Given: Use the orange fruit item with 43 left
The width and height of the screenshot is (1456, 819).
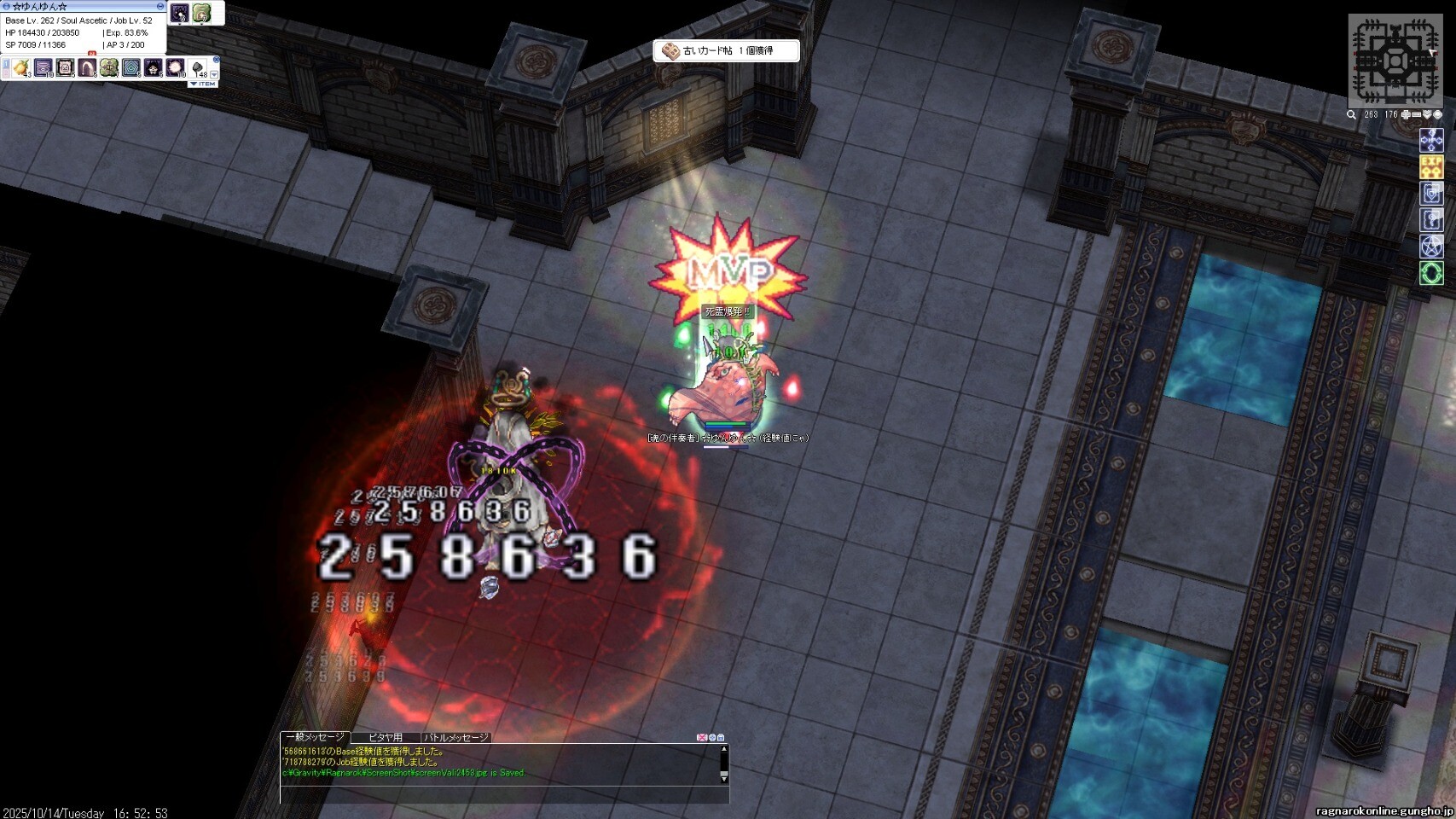Looking at the screenshot, I should 20,67.
